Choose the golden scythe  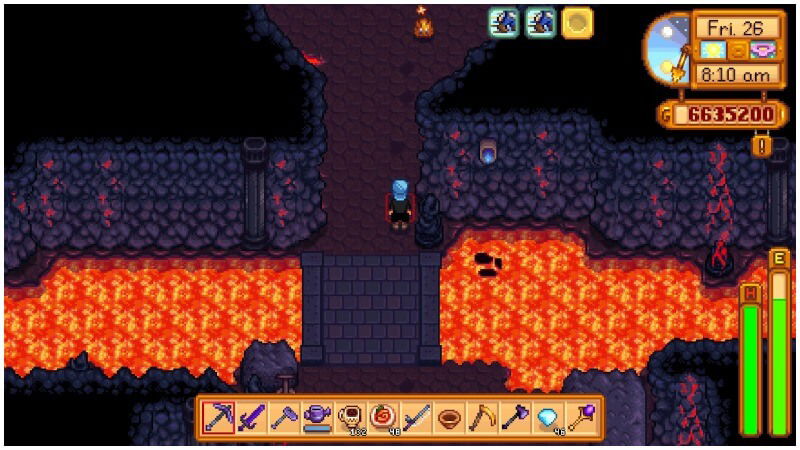(x=482, y=416)
